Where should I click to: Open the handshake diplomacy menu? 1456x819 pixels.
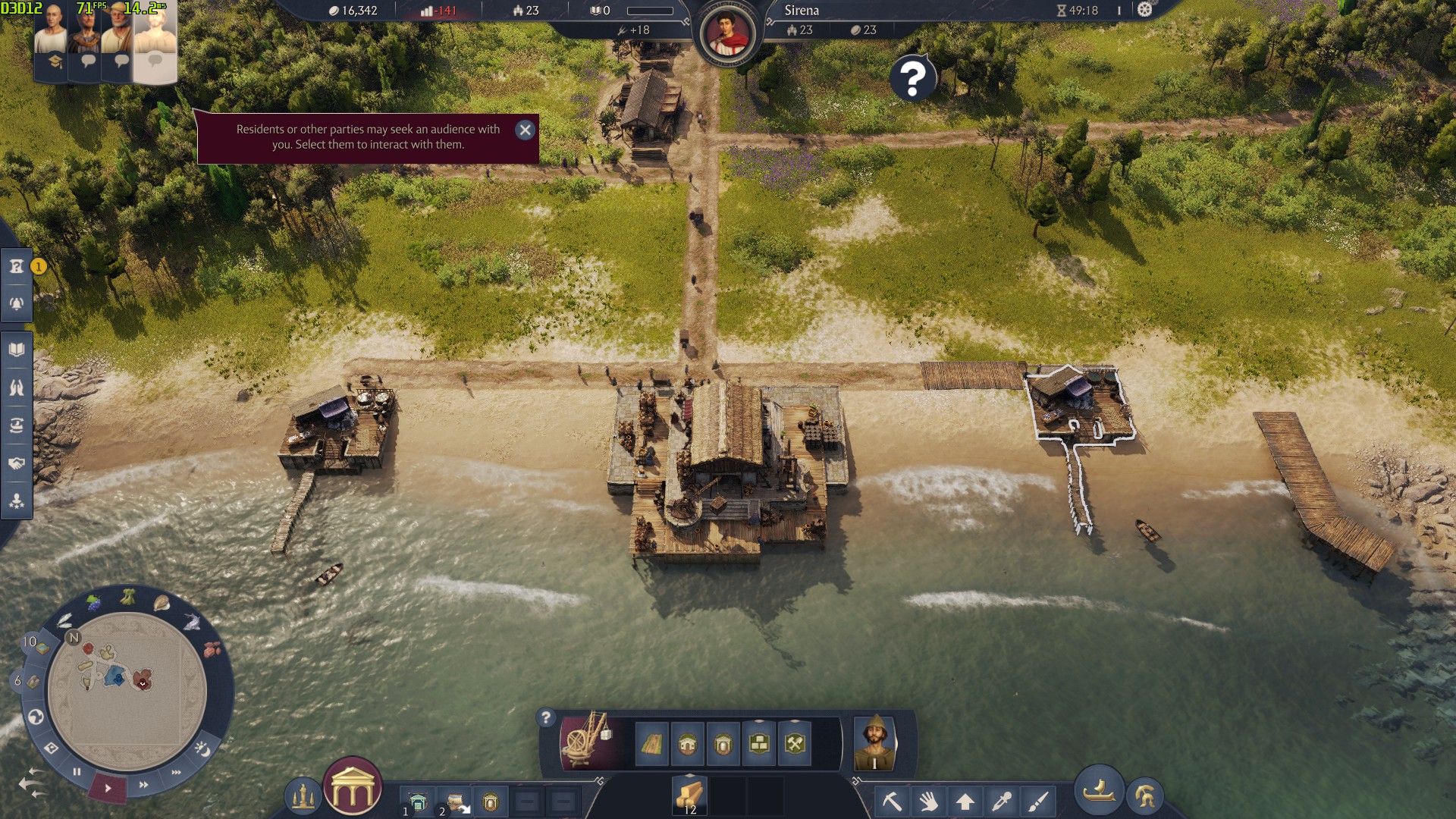(17, 463)
